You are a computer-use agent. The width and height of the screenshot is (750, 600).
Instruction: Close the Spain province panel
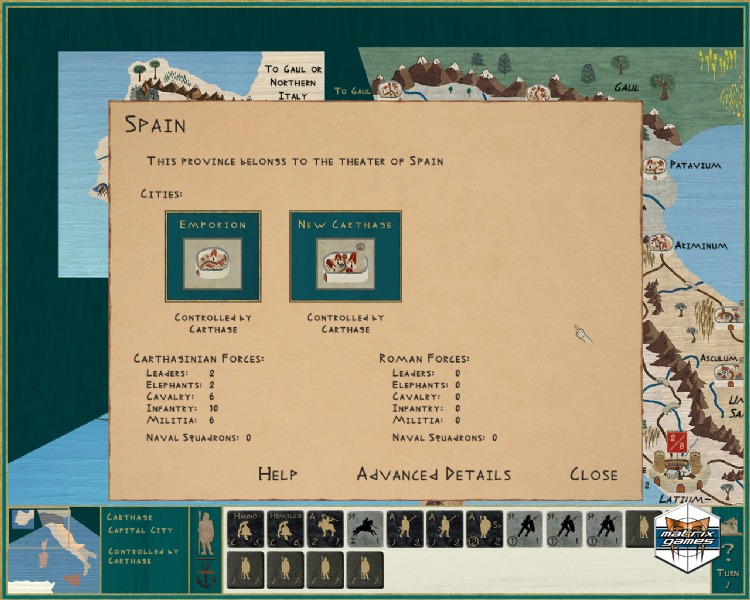click(x=593, y=474)
